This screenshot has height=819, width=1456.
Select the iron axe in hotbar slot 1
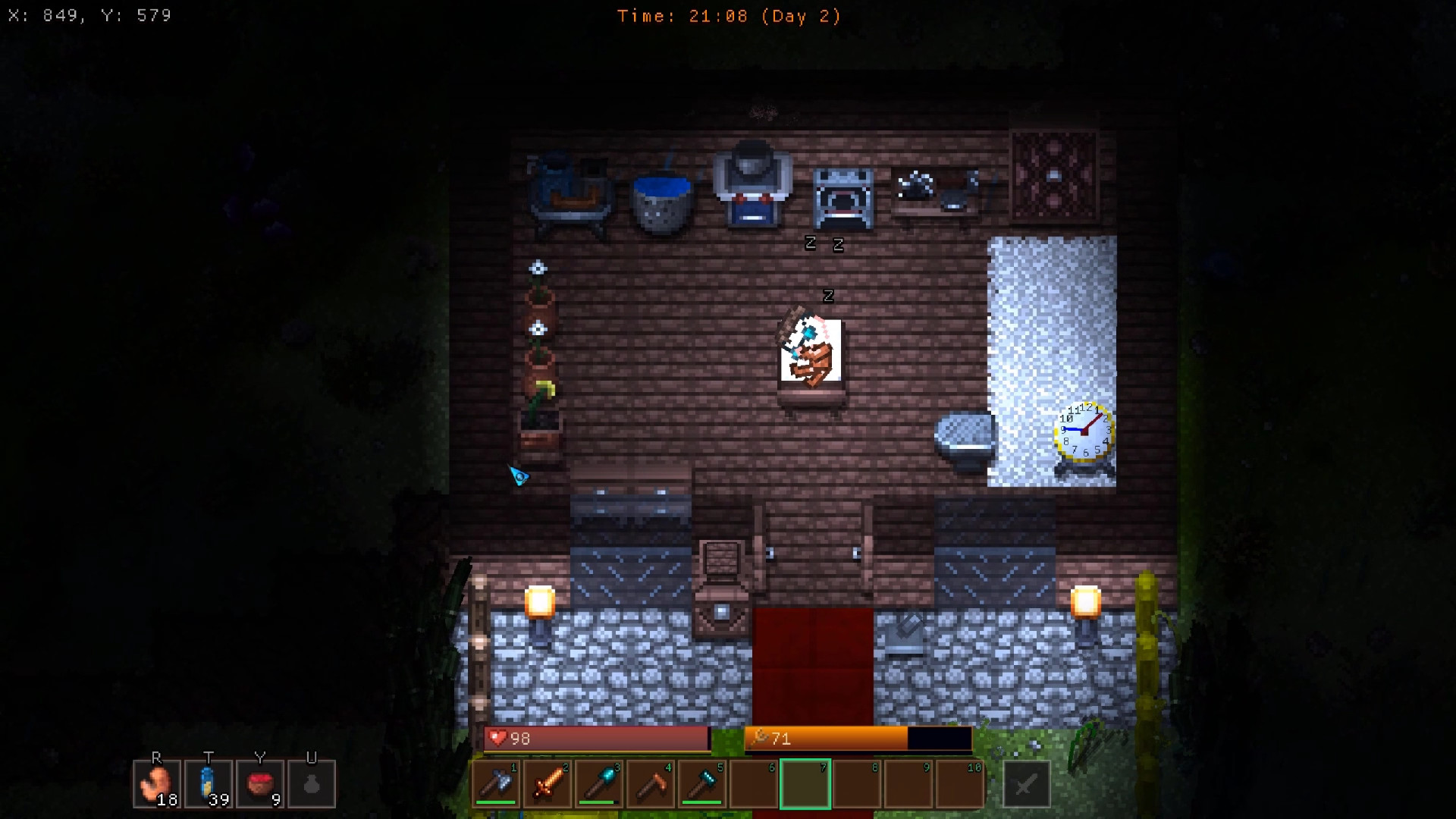coord(496,784)
